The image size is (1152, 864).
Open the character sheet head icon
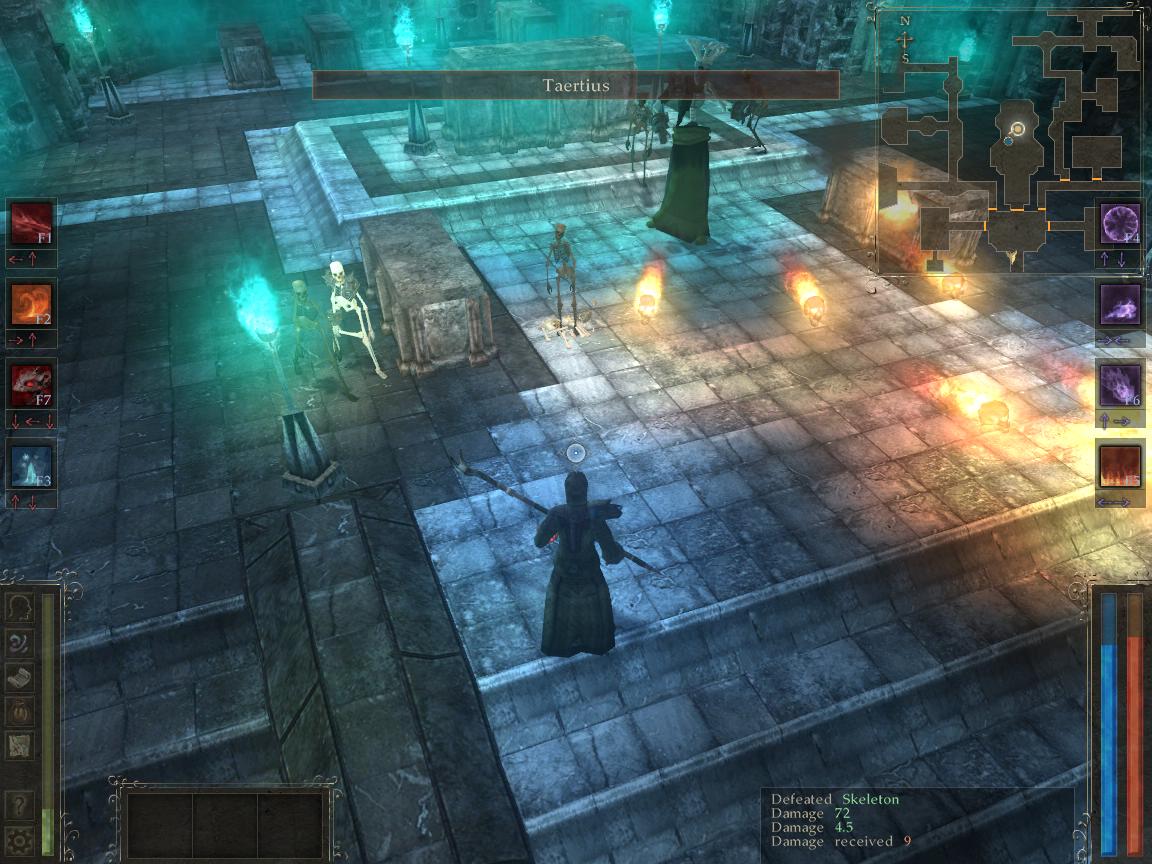(19, 608)
